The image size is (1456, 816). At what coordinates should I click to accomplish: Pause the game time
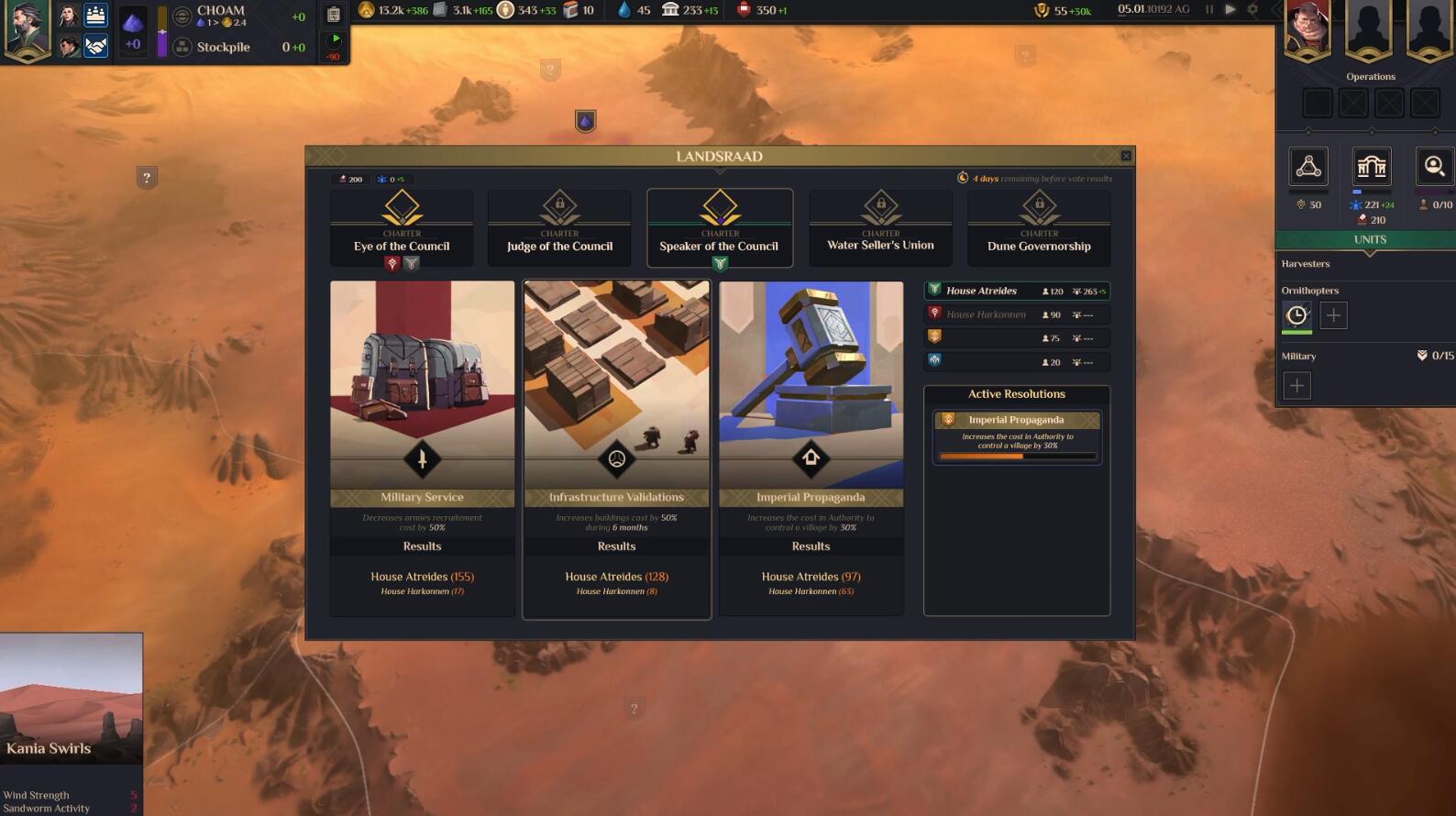[x=1209, y=9]
